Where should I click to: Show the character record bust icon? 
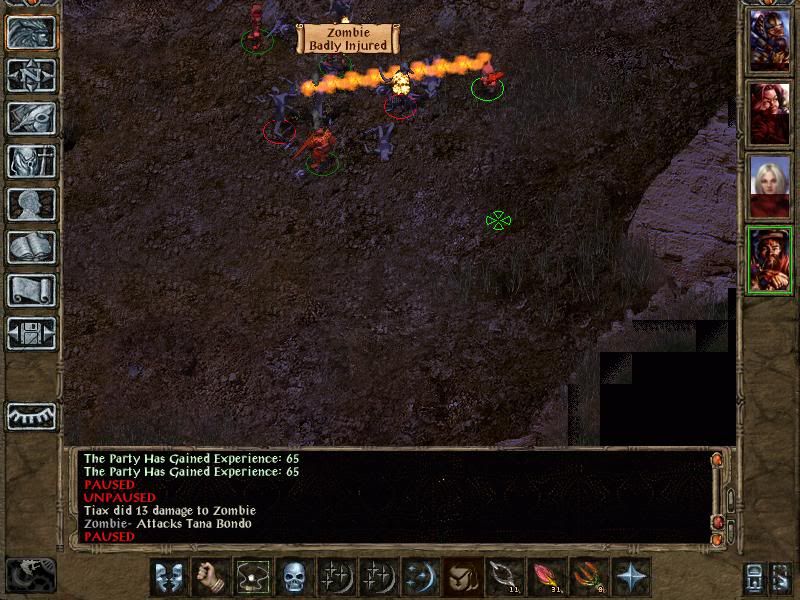tap(31, 204)
